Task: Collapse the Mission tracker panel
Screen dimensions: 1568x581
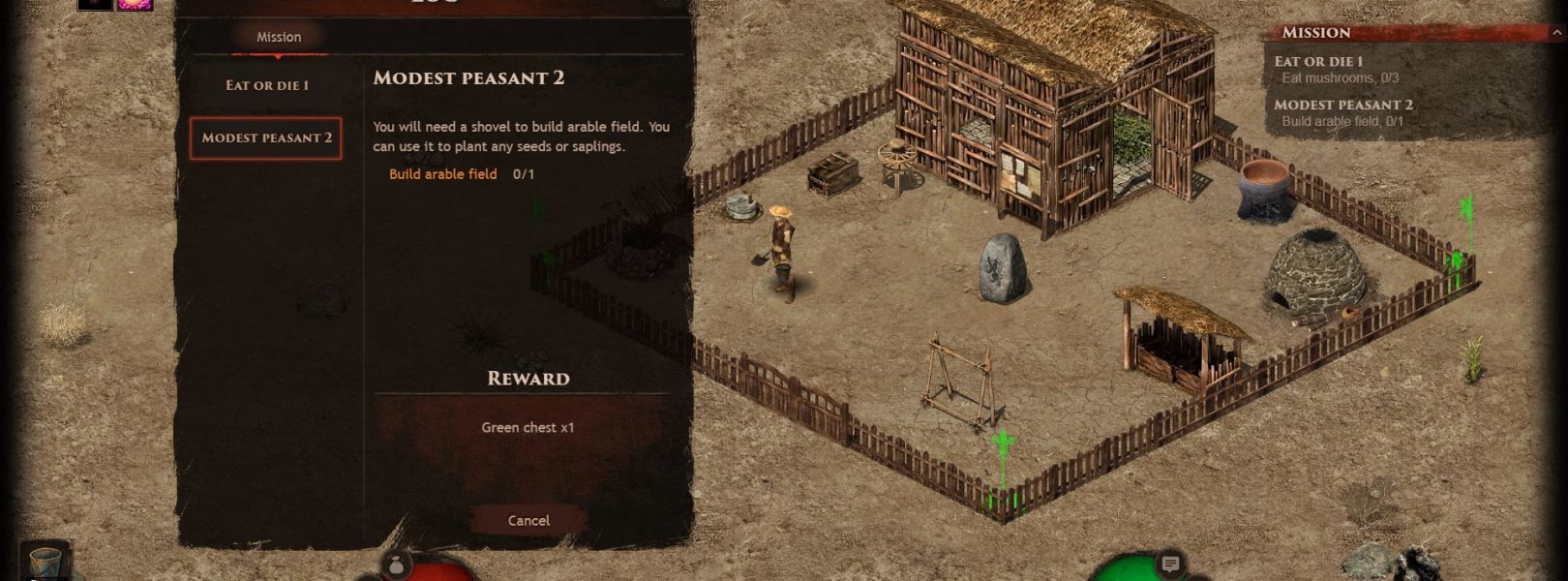Action: tap(1556, 32)
